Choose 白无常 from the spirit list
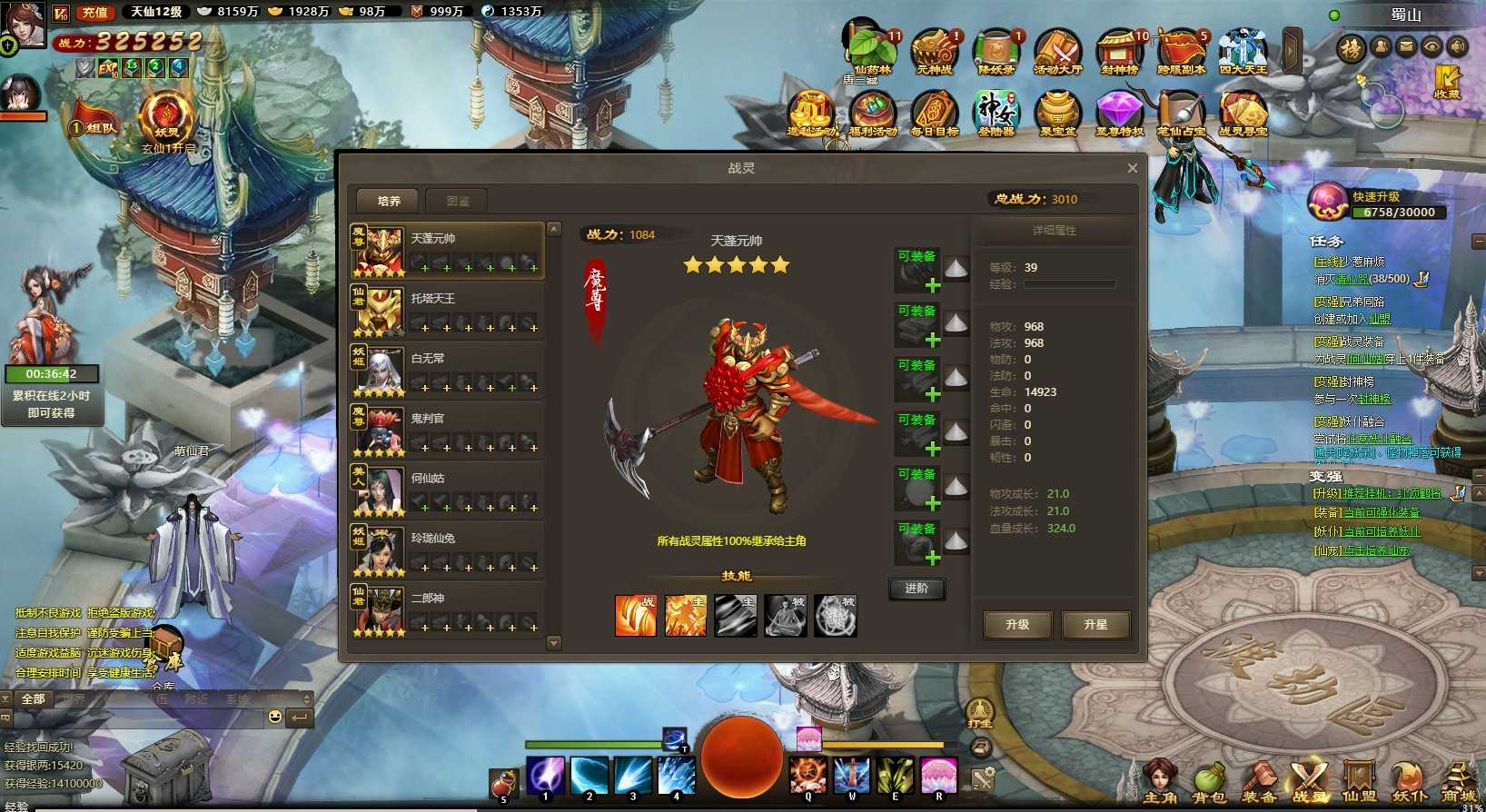1486x812 pixels. (x=447, y=369)
